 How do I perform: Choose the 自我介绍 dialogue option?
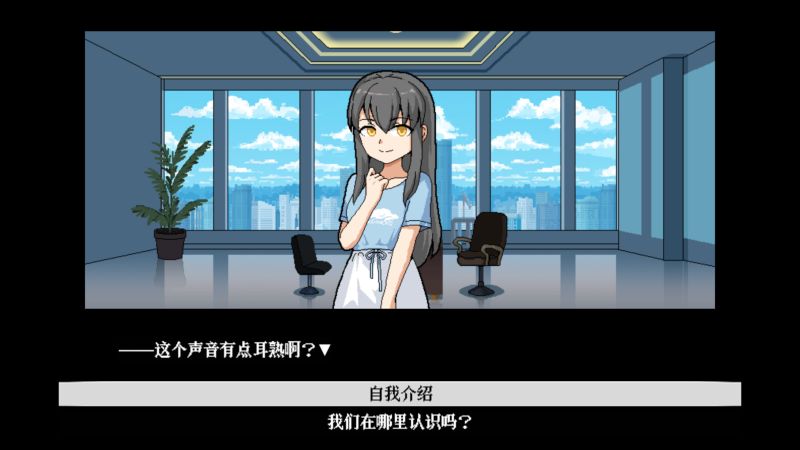[400, 393]
